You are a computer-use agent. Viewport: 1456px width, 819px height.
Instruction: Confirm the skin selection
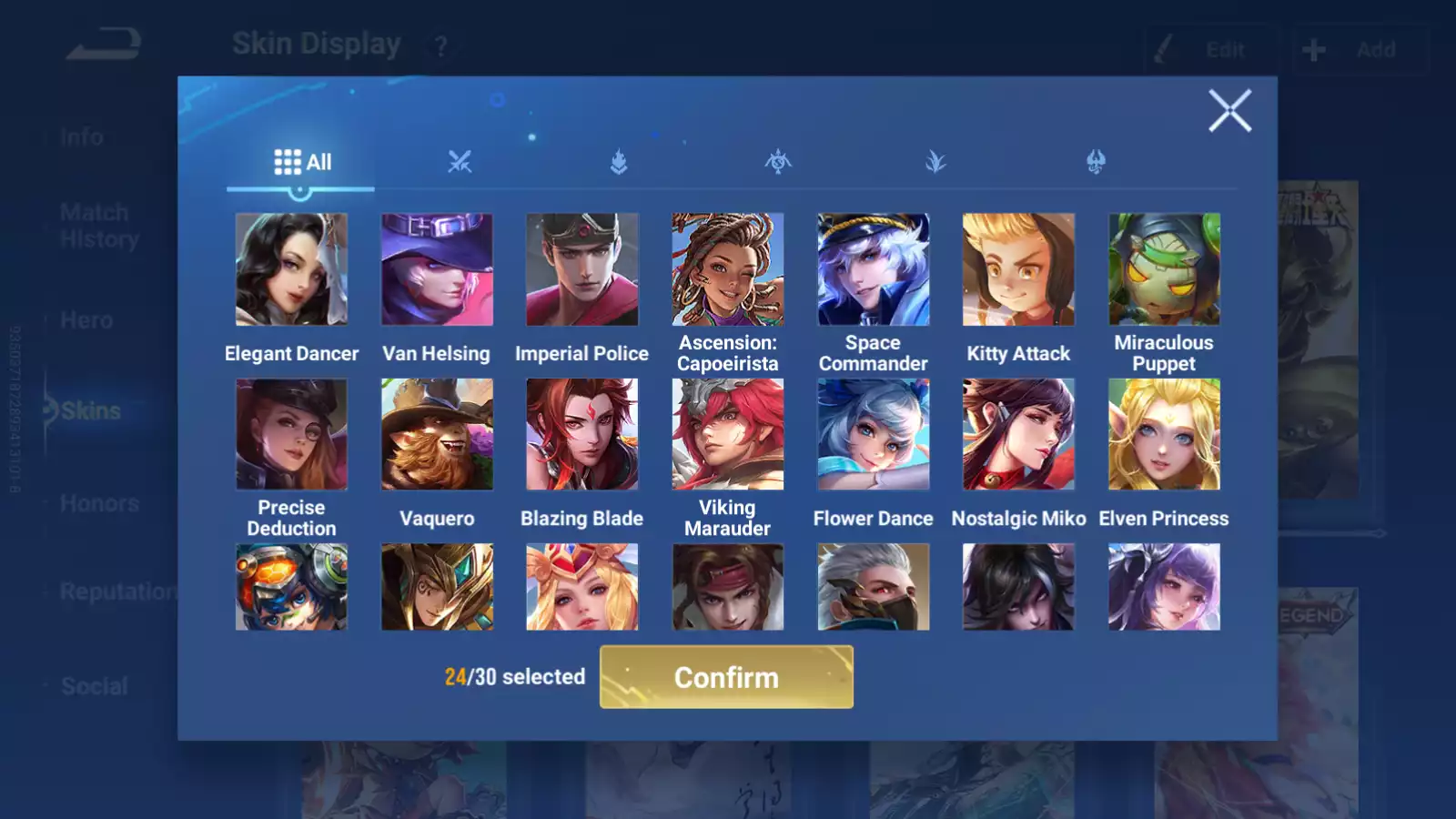click(726, 677)
